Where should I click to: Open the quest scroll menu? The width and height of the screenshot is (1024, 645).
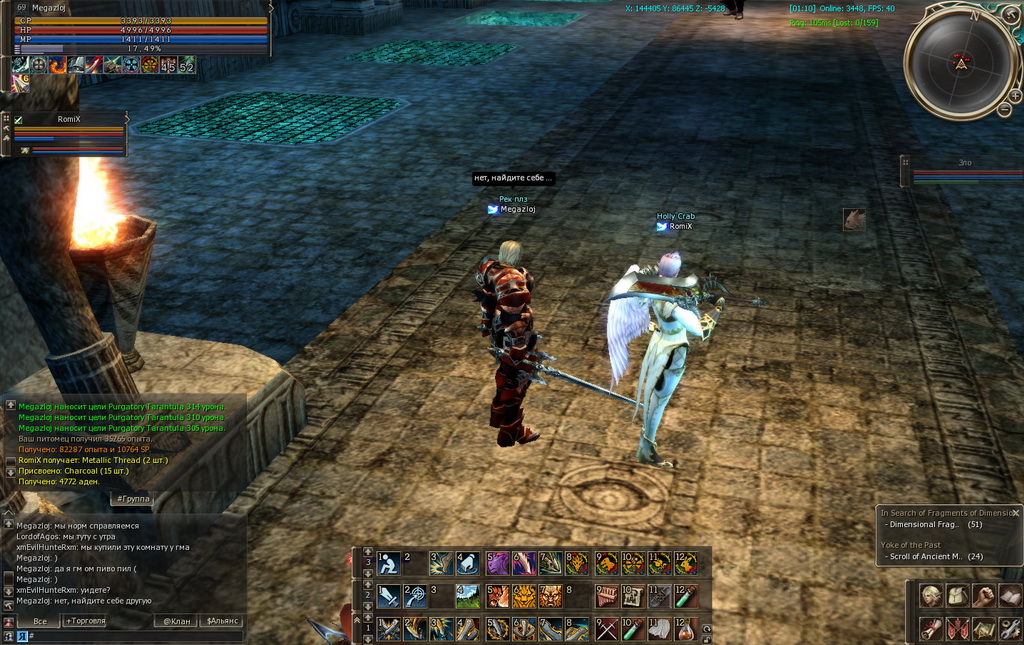coord(931,629)
